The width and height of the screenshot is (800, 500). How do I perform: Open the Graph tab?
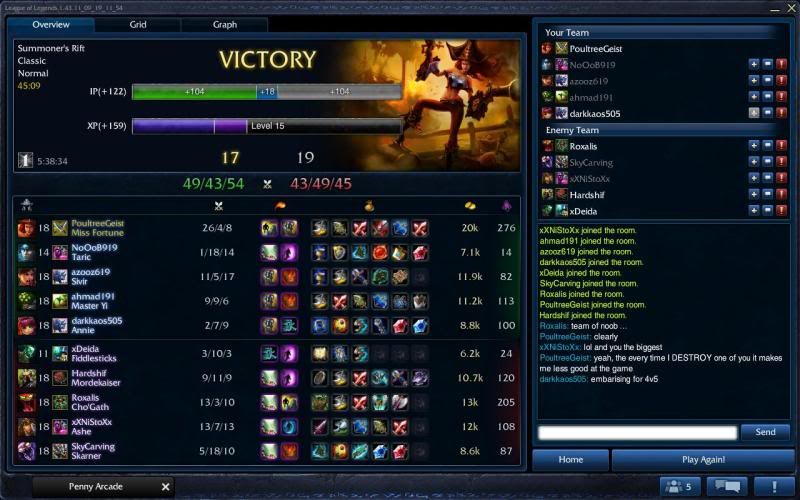(224, 24)
